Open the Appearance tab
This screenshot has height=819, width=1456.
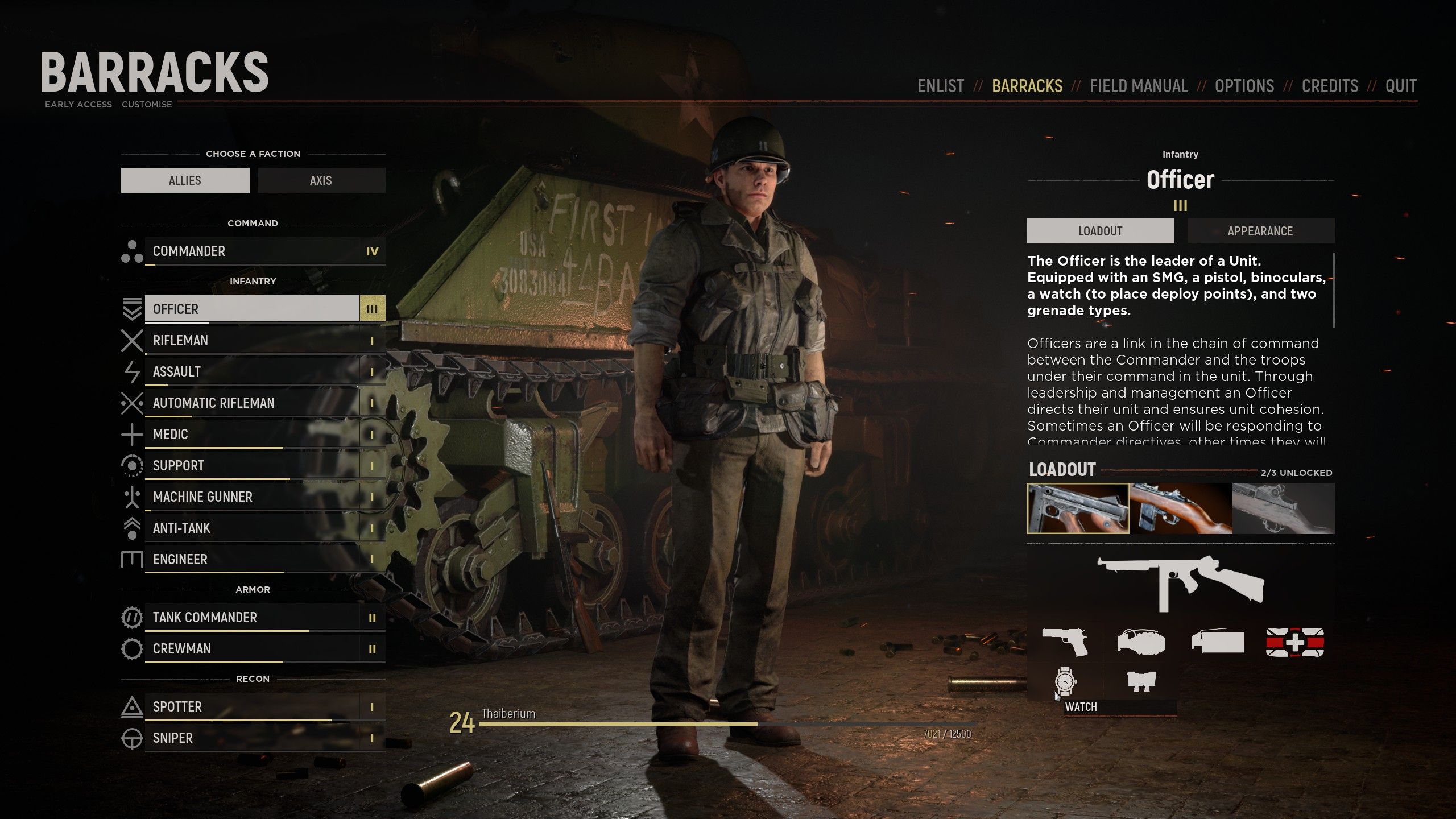coord(1260,231)
